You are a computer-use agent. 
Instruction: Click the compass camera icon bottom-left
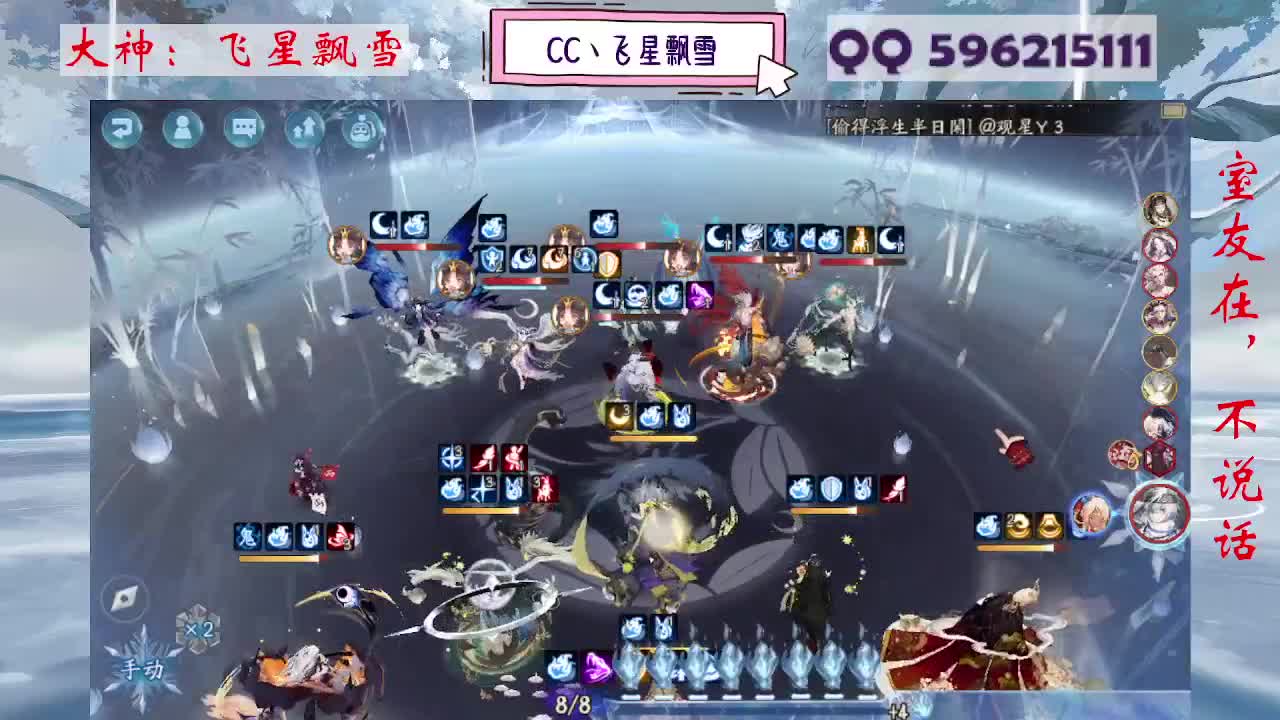point(122,598)
